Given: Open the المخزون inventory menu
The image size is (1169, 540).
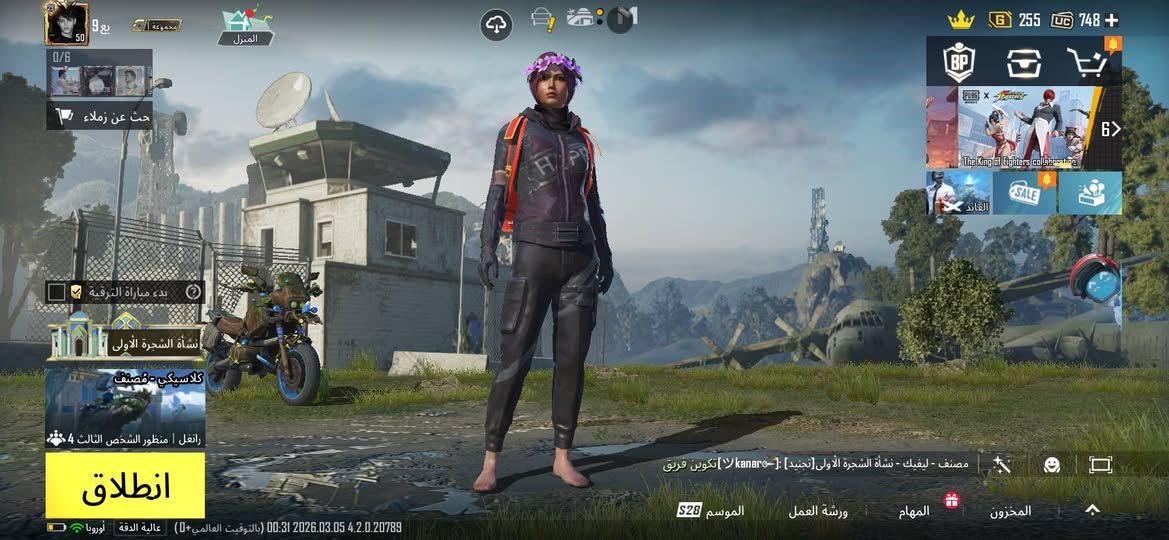Looking at the screenshot, I should pos(1010,511).
